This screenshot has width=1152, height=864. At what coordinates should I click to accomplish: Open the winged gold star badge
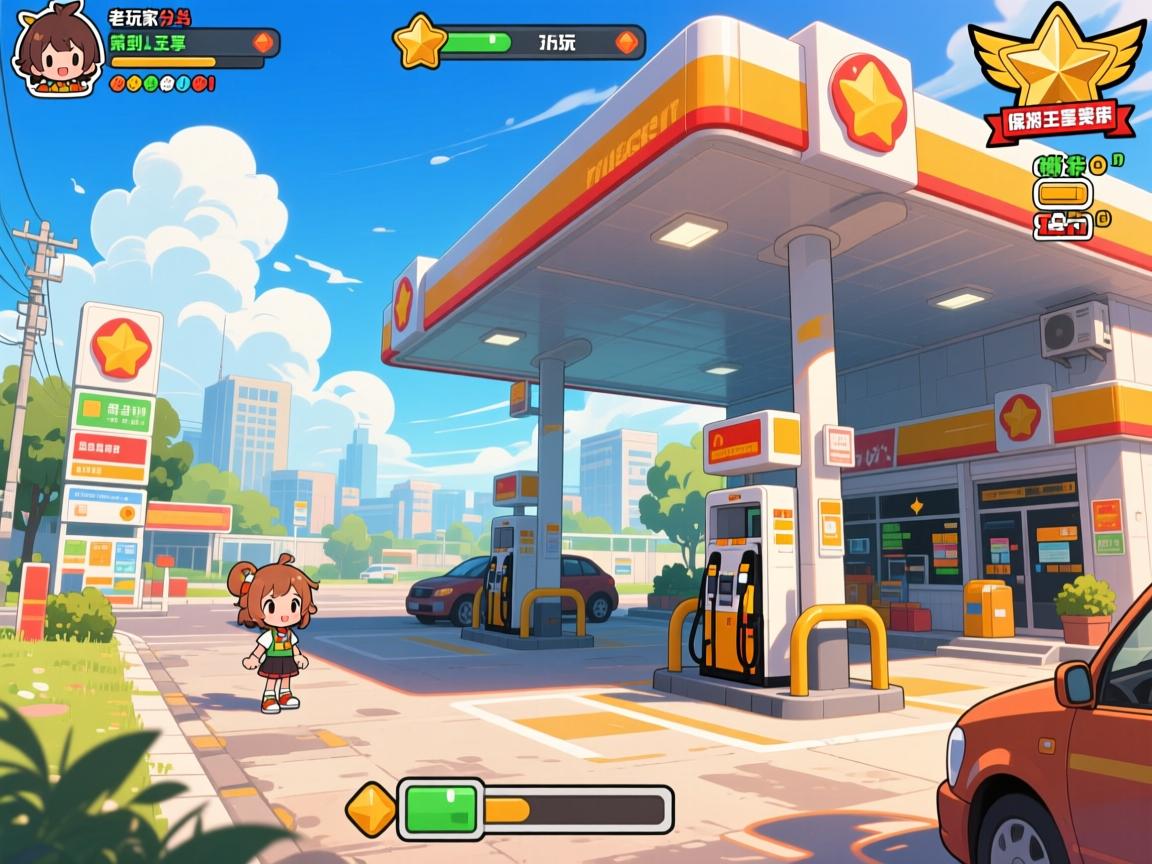(1058, 58)
